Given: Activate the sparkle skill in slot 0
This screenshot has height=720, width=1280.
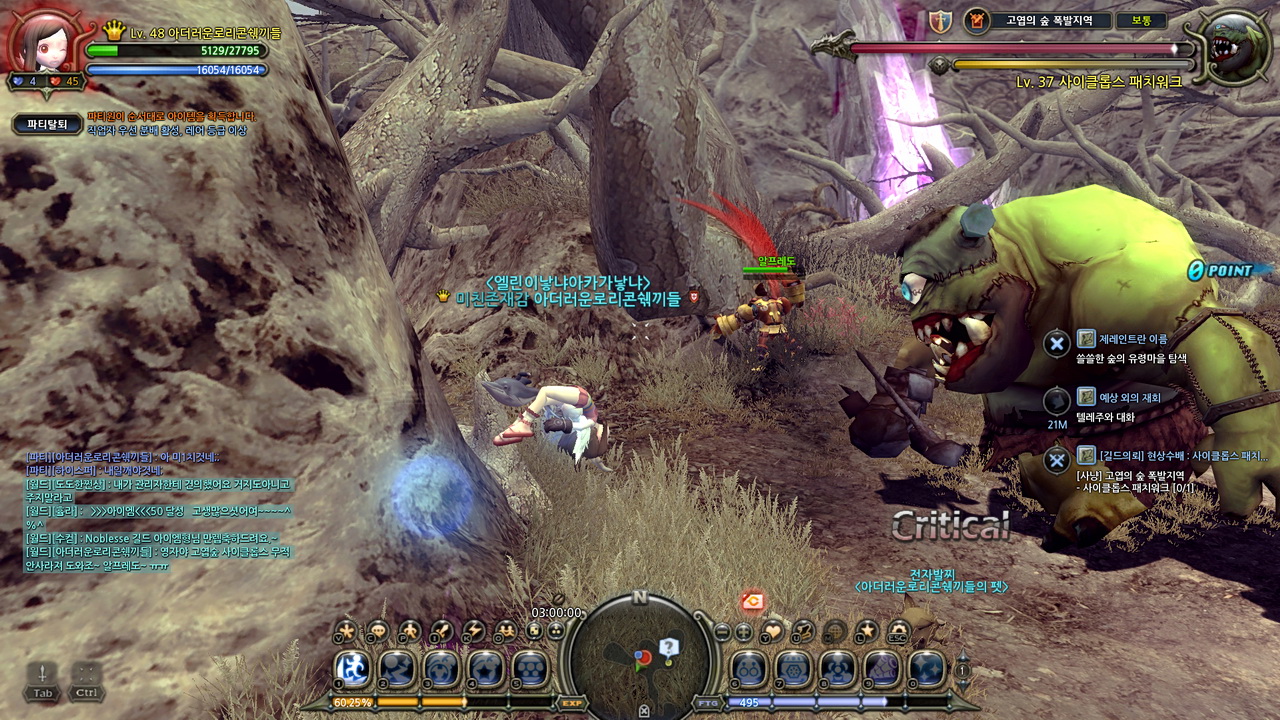Looking at the screenshot, I should [x=927, y=668].
